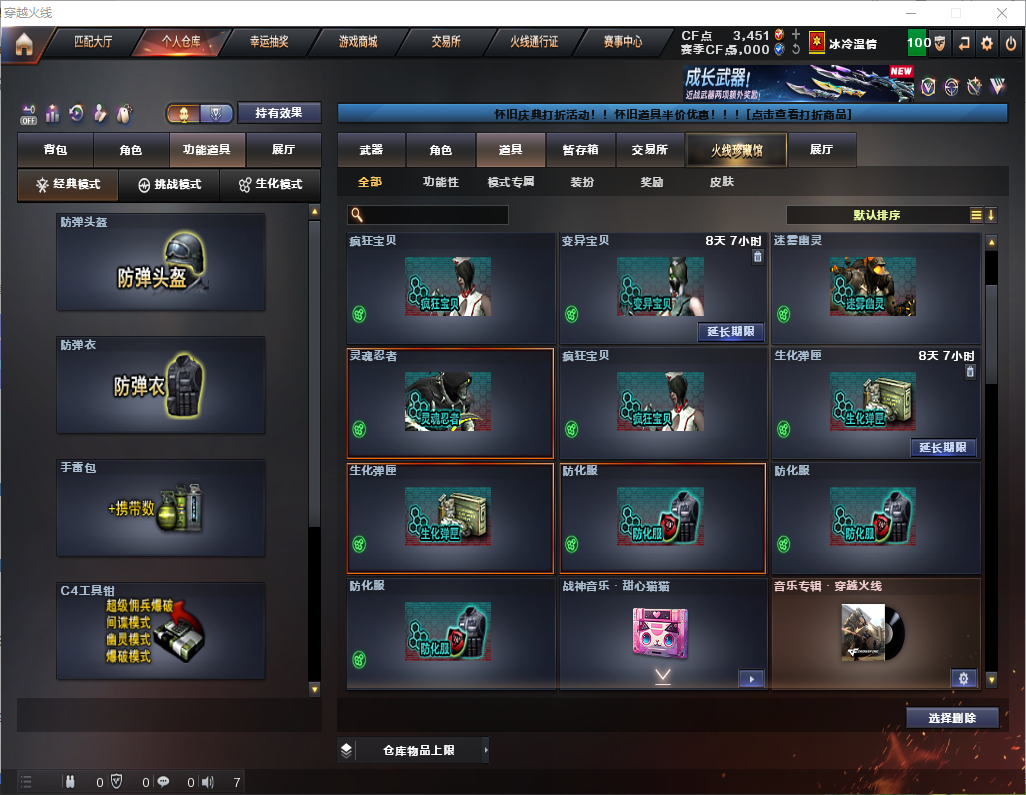Switch to the 背包 tab

coord(55,150)
